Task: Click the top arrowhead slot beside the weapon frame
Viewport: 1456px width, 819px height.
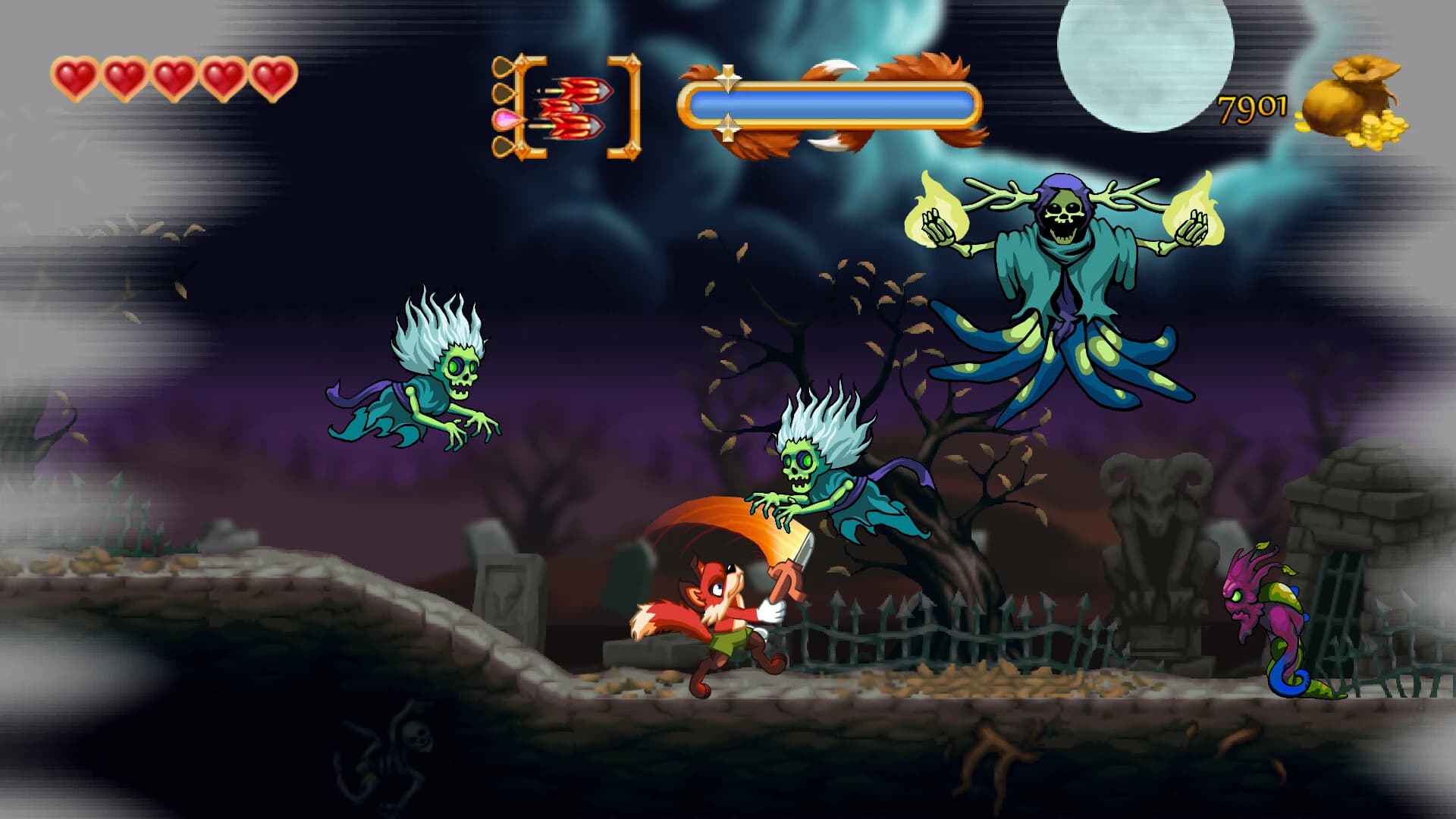Action: click(502, 67)
